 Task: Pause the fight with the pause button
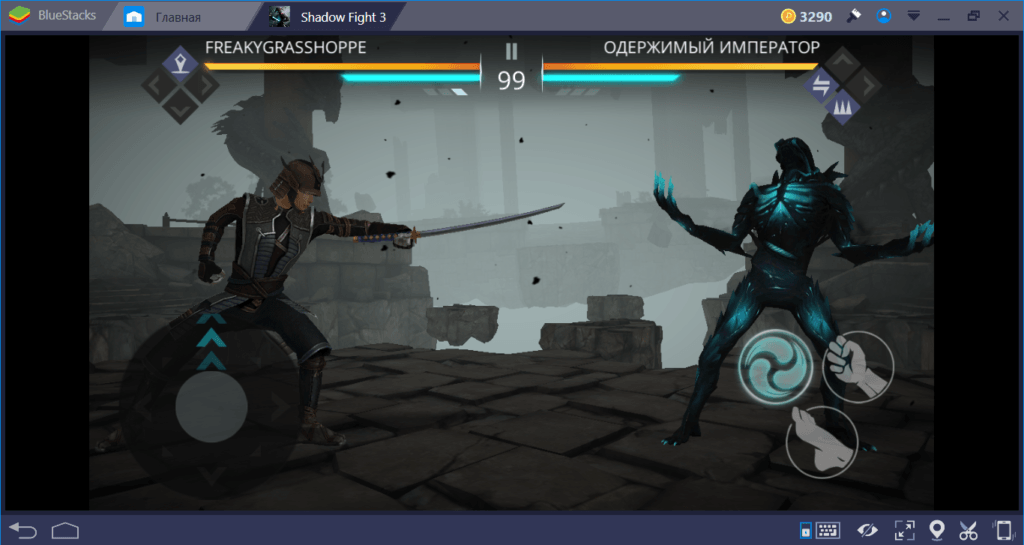pos(512,52)
